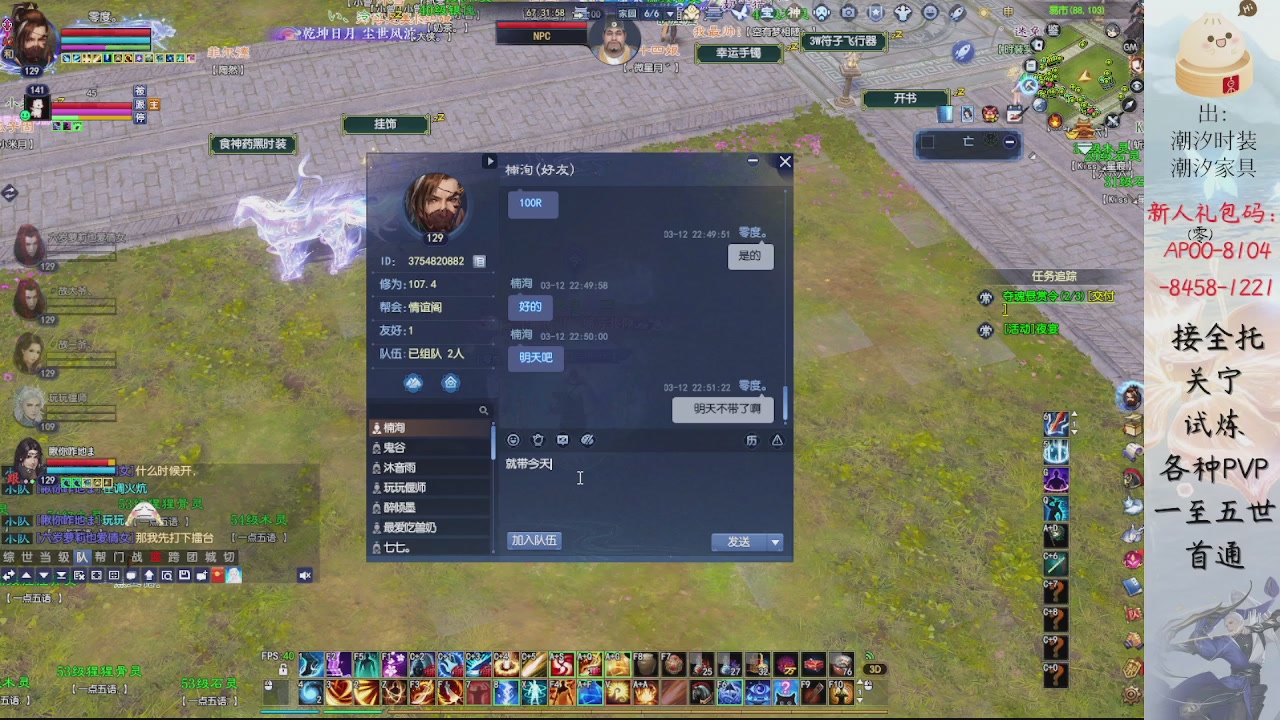
Task: Click the save chat log disk icon
Action: [x=184, y=575]
